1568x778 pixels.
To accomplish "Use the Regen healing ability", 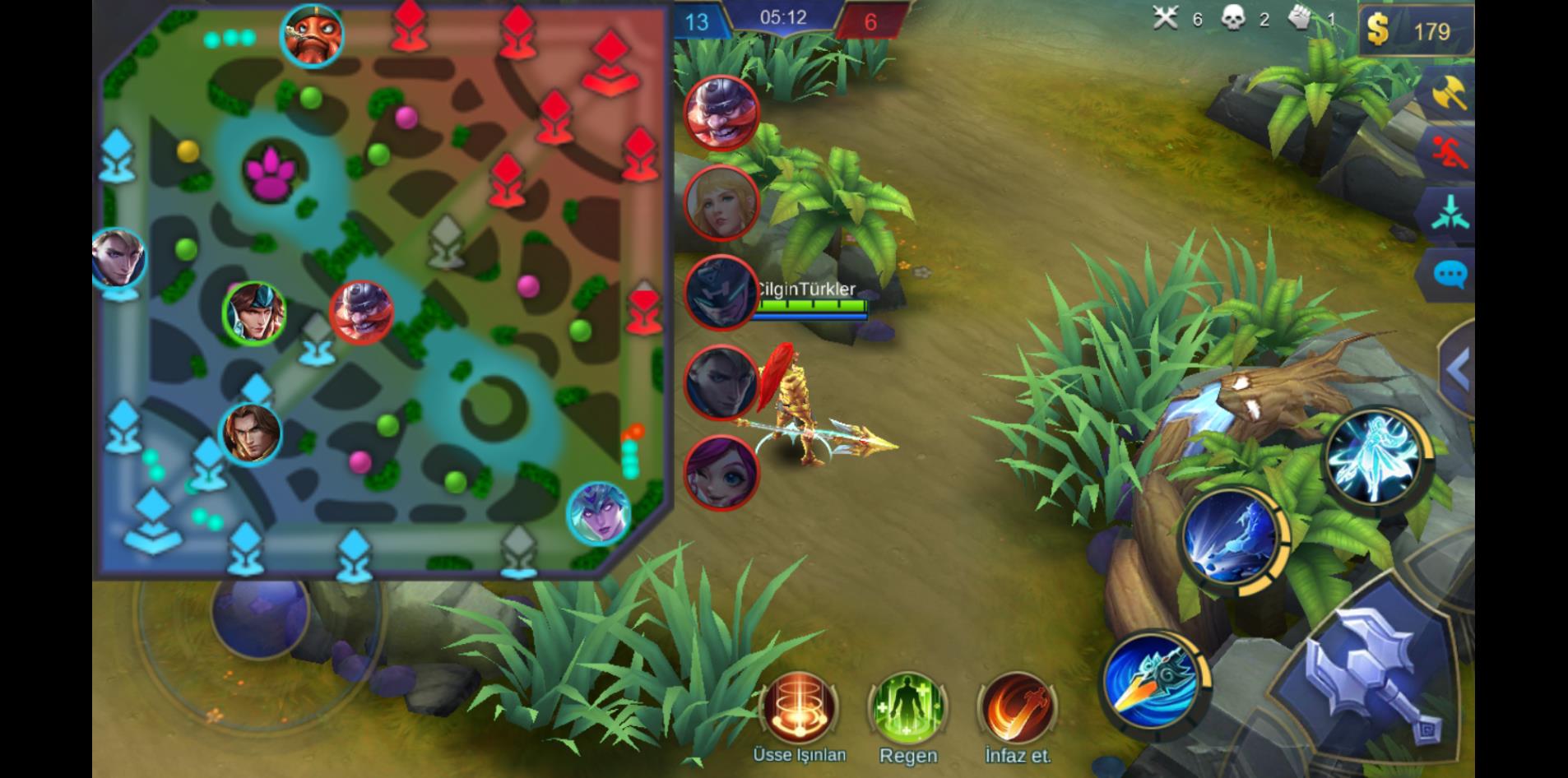I will pos(907,709).
